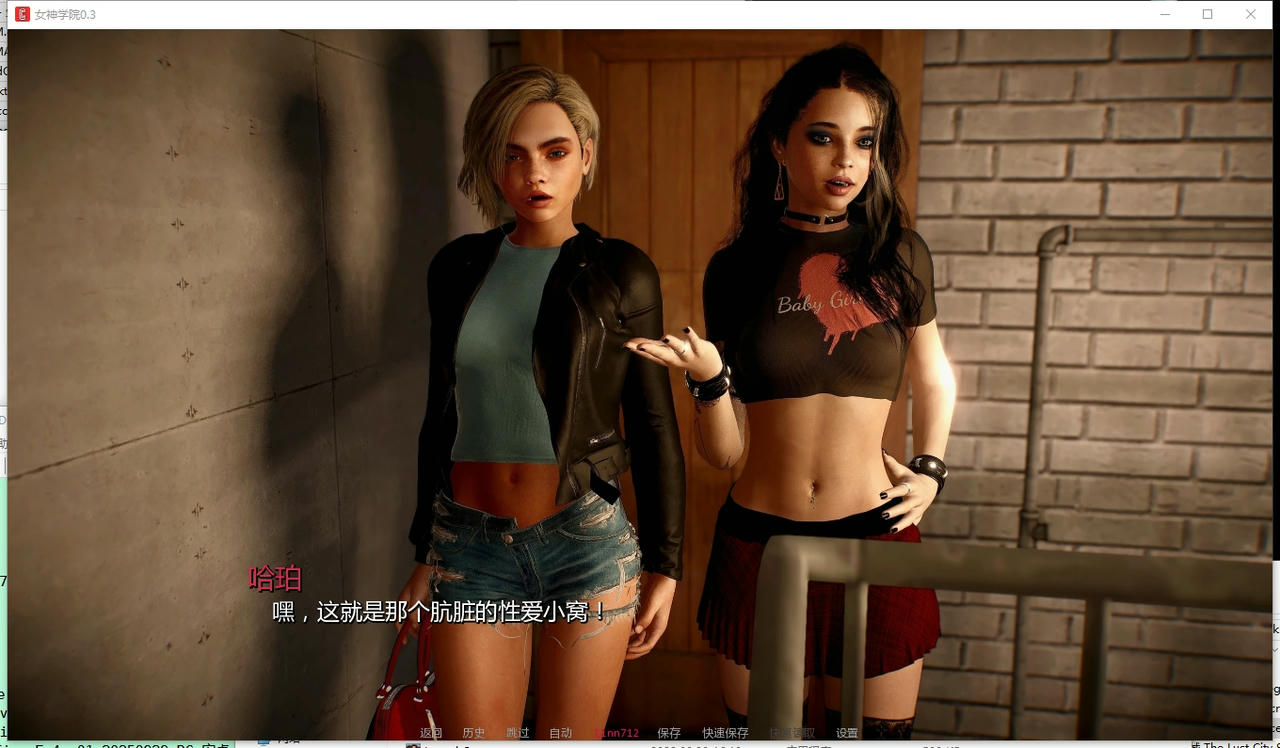This screenshot has height=748, width=1280.
Task: Maximize the game window
Action: pyautogui.click(x=1208, y=14)
